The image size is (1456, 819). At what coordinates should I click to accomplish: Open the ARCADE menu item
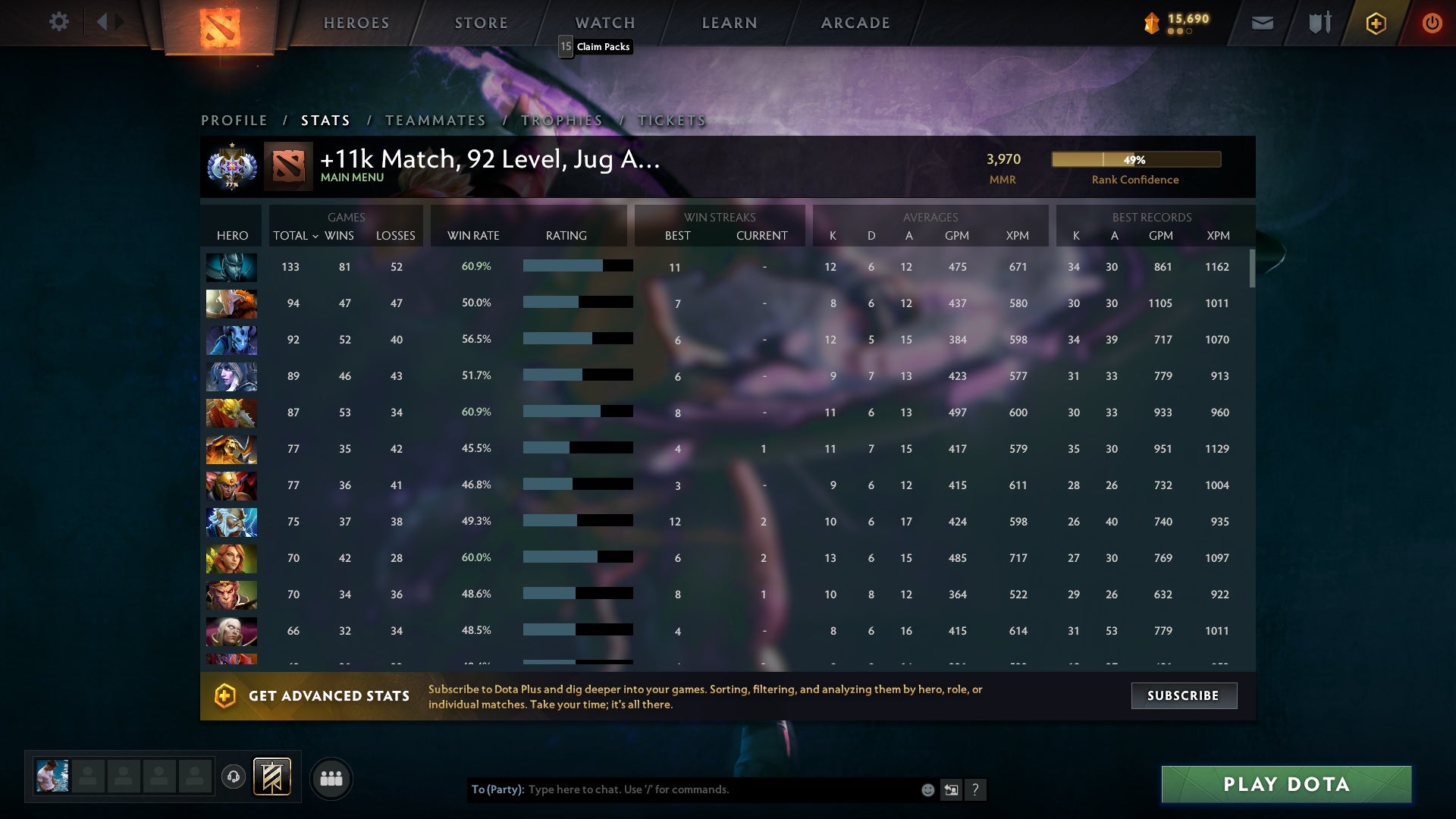(854, 23)
